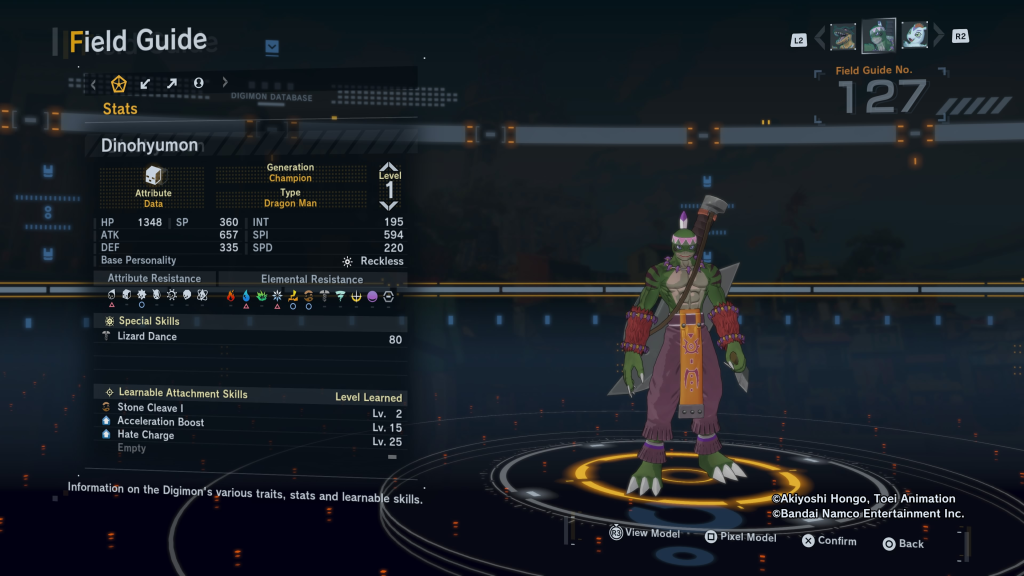Go to the next tab with right chevron
The width and height of the screenshot is (1024, 576).
tap(224, 83)
